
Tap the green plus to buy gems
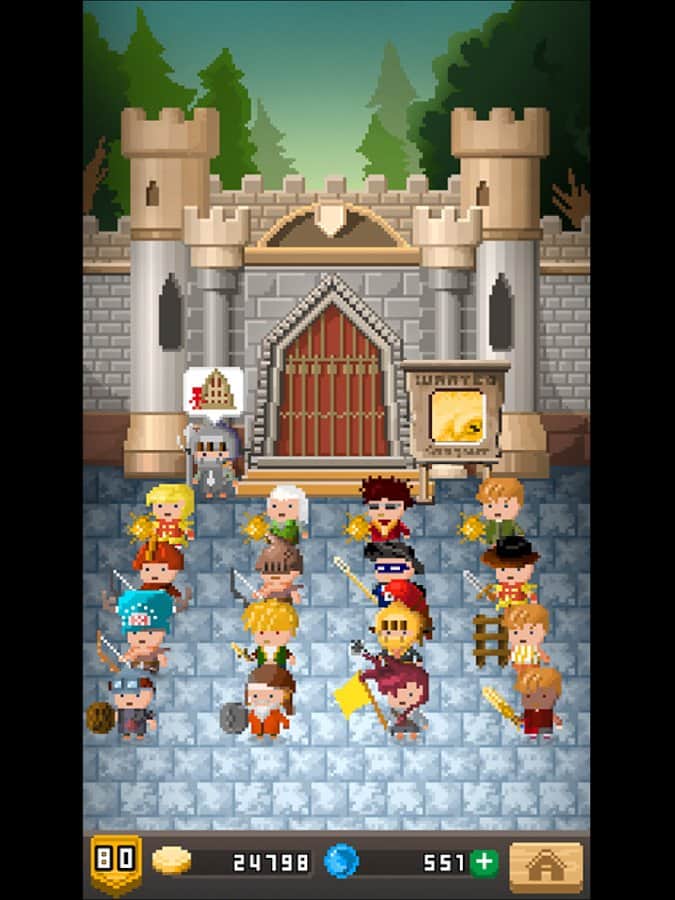coord(484,862)
